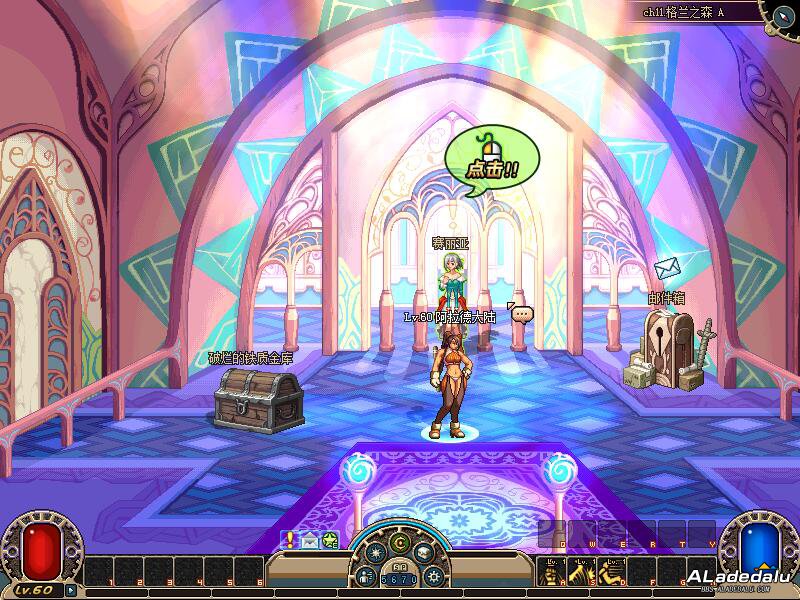This screenshot has height=600, width=800.
Task: Click the green 点击!! speech bubble prompt
Action: (x=491, y=161)
